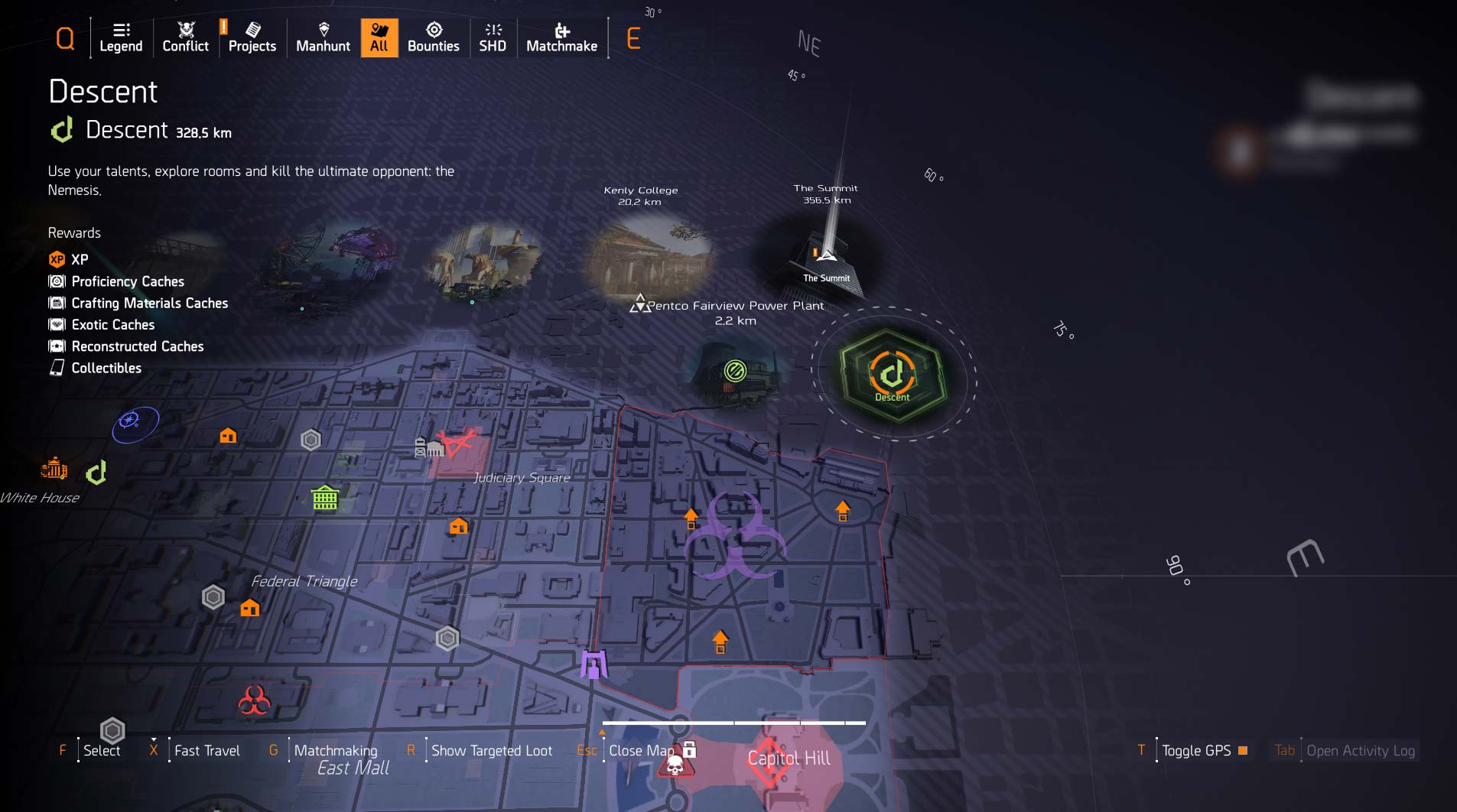
Task: Show Targeted Loot on the map
Action: tap(491, 751)
